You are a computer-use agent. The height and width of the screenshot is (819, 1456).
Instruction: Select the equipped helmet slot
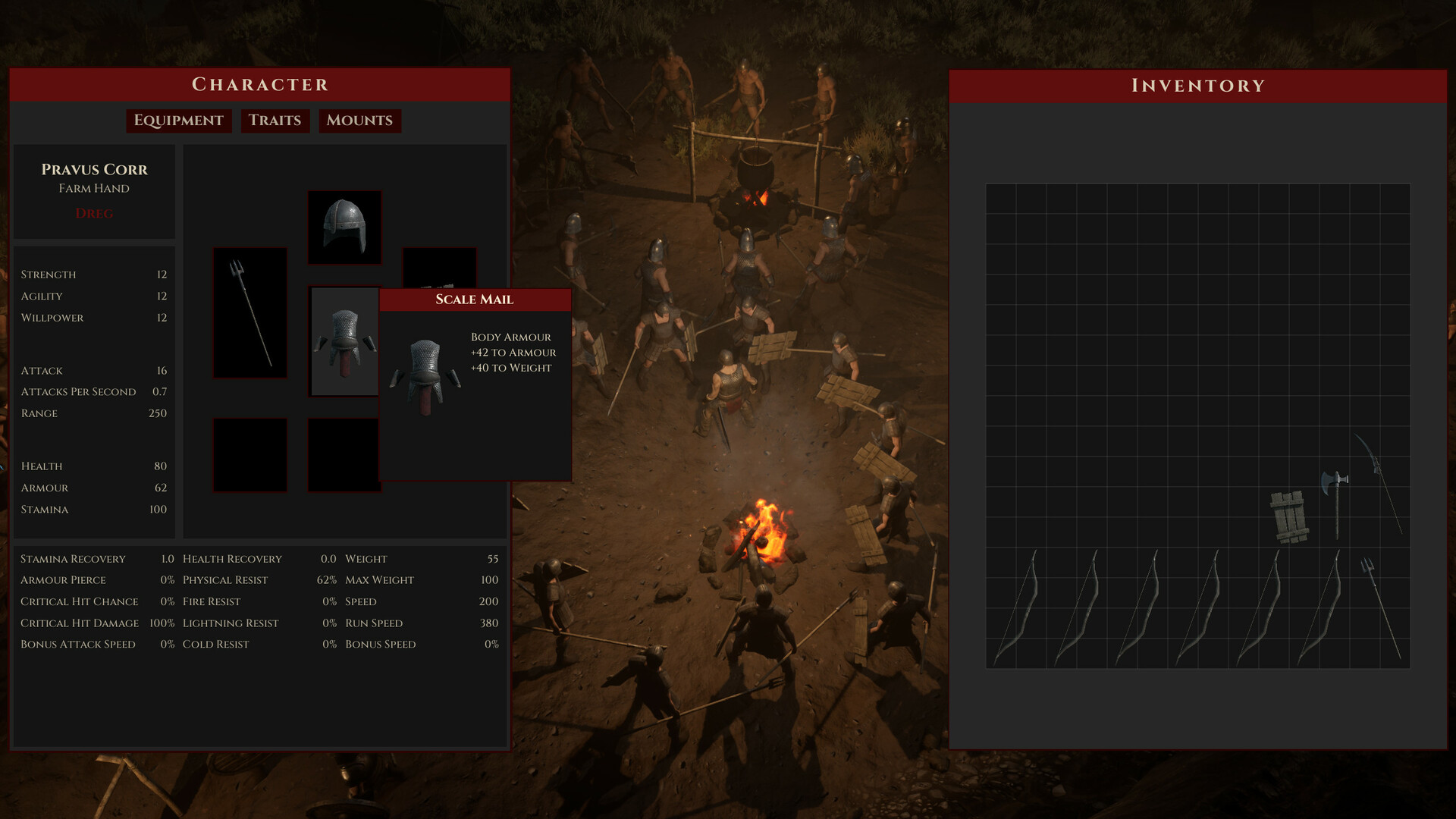[x=344, y=227]
